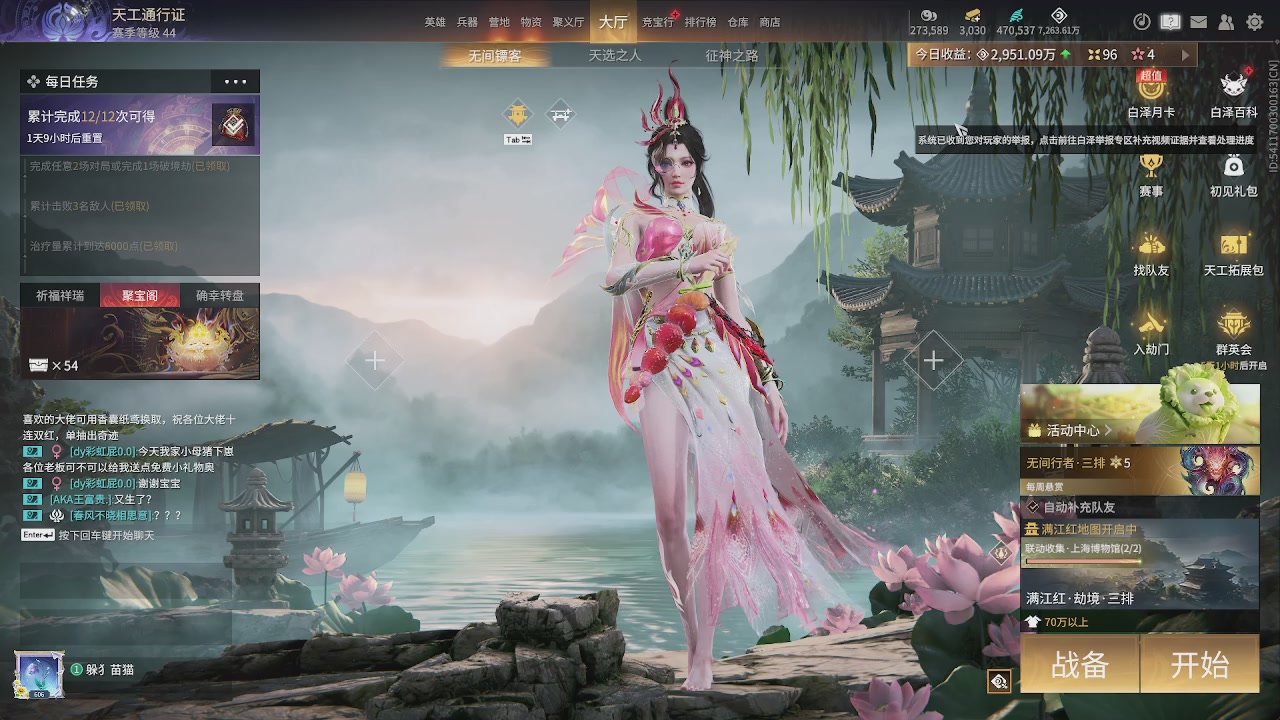Screen dimensions: 1280x720
Task: Open the daily tasks three-dot menu
Action: tap(235, 82)
